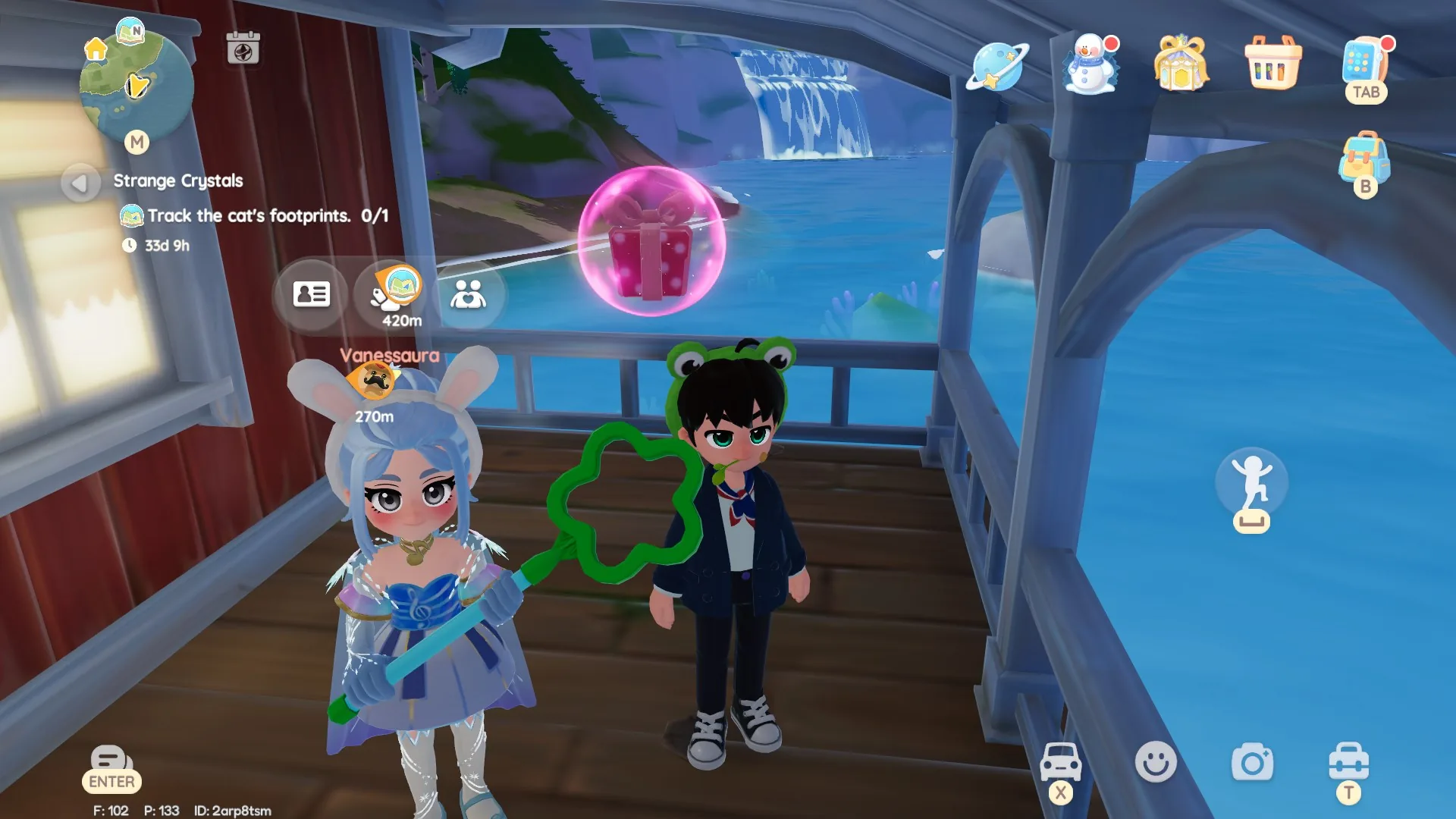Select the quest Track the cat's footprints
Image resolution: width=1456 pixels, height=819 pixels.
click(x=265, y=215)
